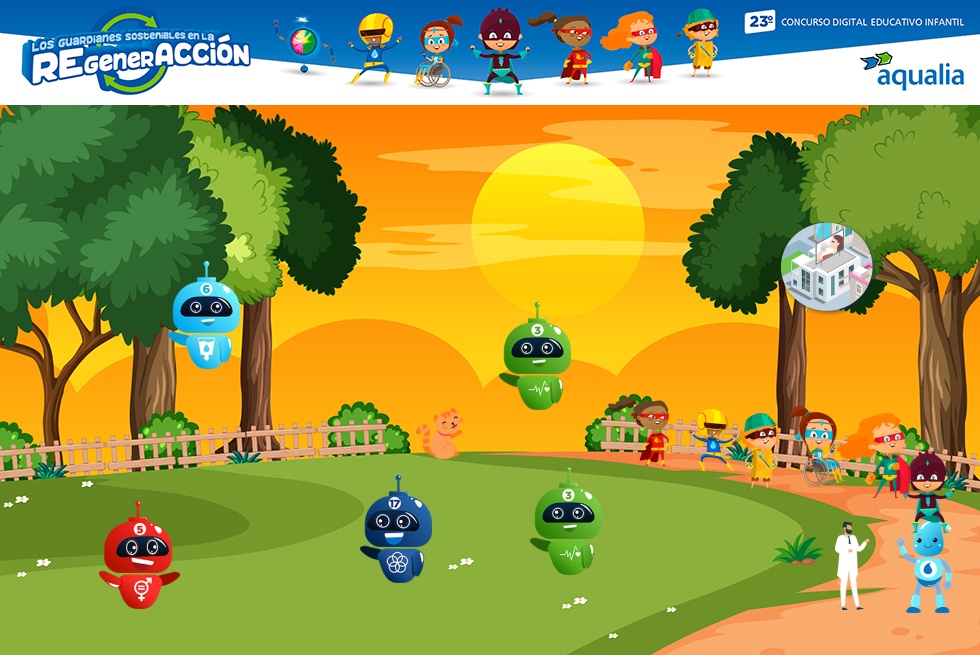980x655 pixels.
Task: Choose the red number 5 robot
Action: coord(139,560)
